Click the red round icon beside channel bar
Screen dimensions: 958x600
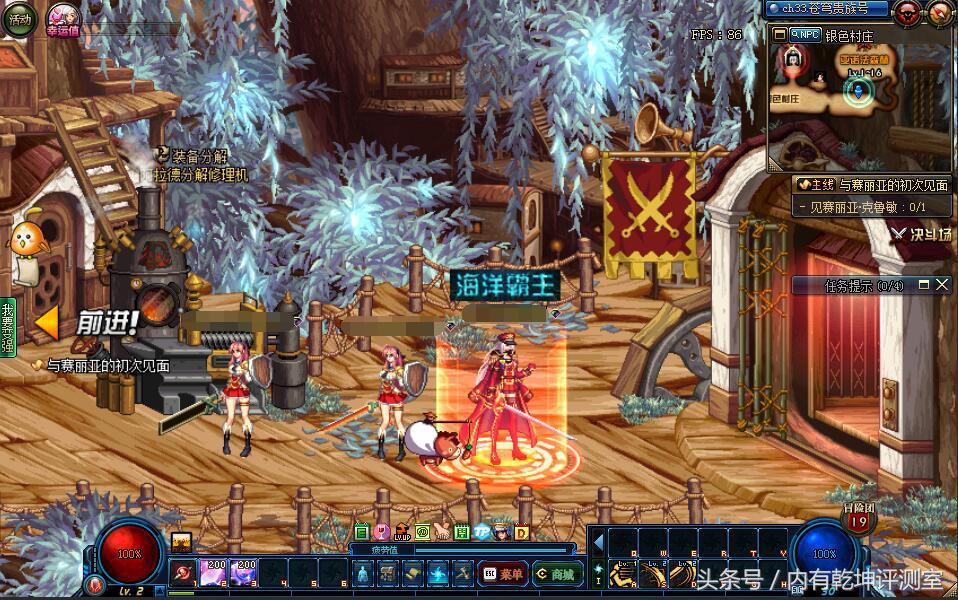click(x=908, y=12)
